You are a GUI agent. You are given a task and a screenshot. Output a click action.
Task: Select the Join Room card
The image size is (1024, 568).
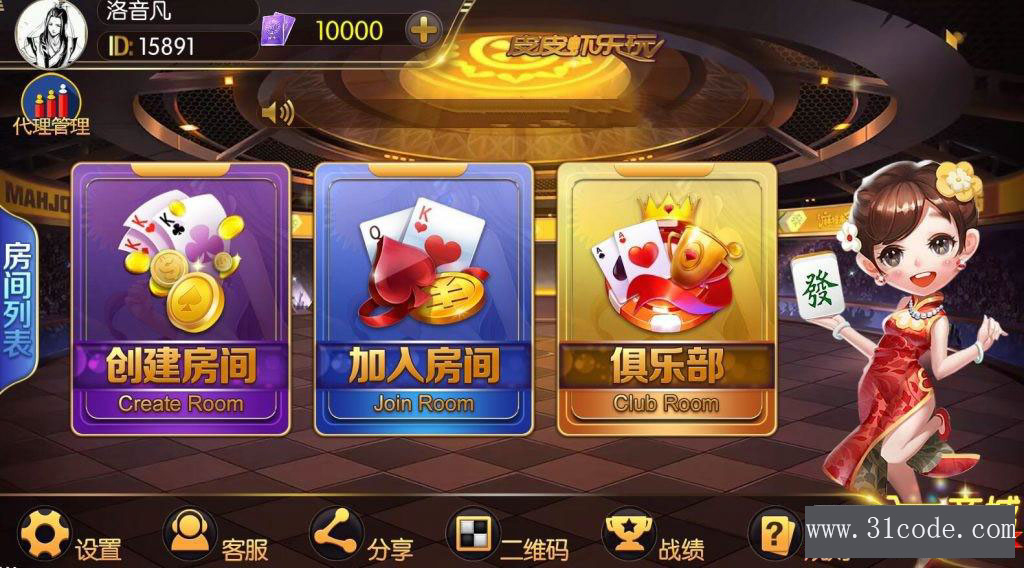(x=424, y=299)
